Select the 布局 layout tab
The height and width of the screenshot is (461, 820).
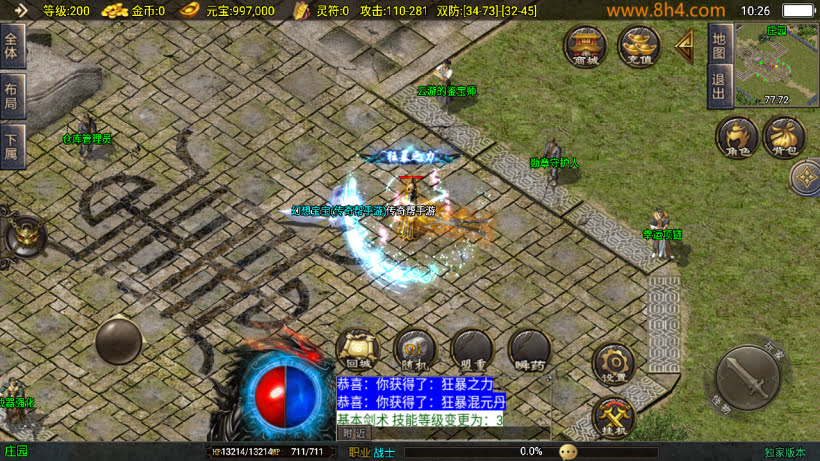click(x=12, y=94)
